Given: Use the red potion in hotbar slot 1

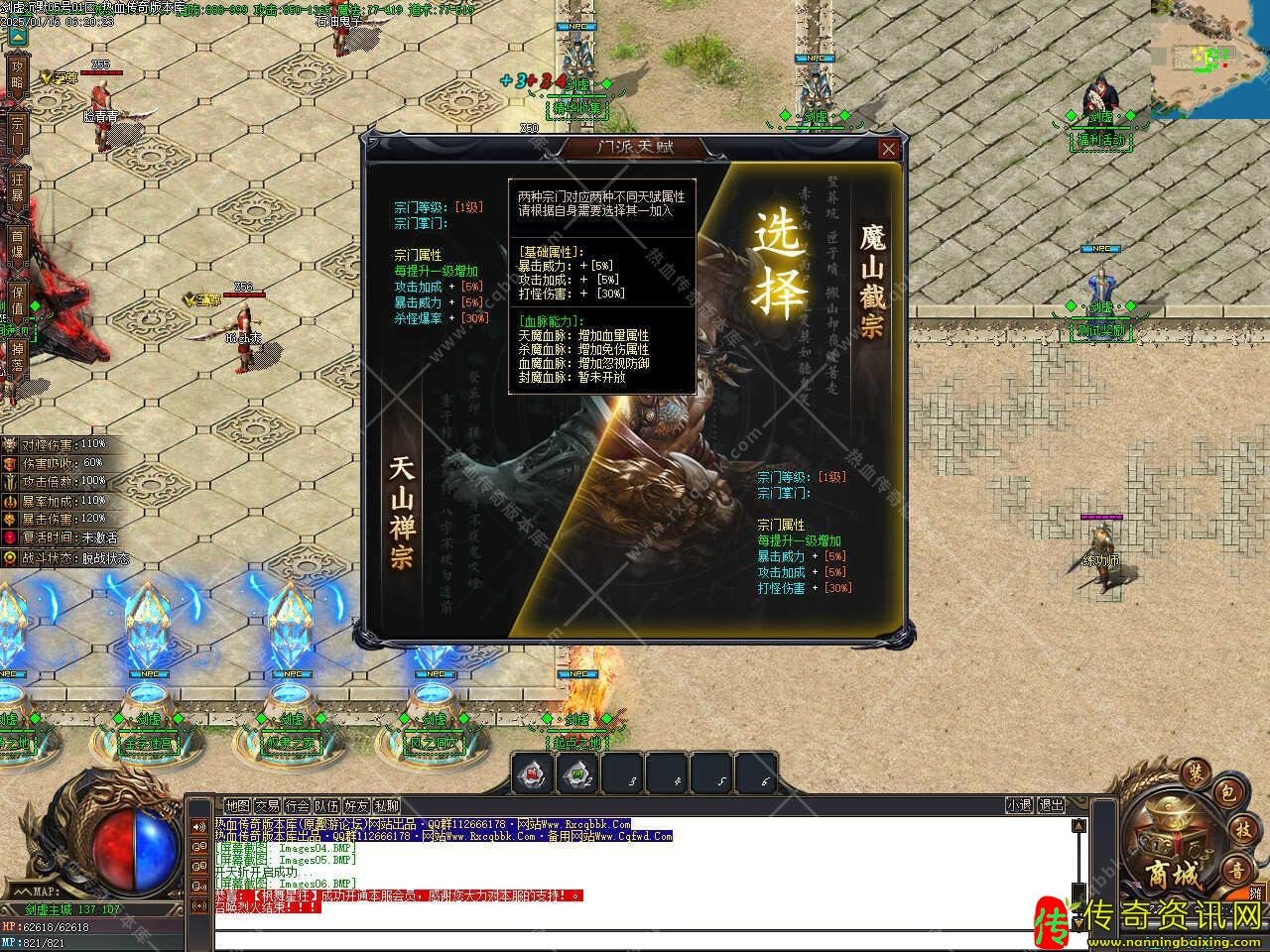Looking at the screenshot, I should 534,773.
